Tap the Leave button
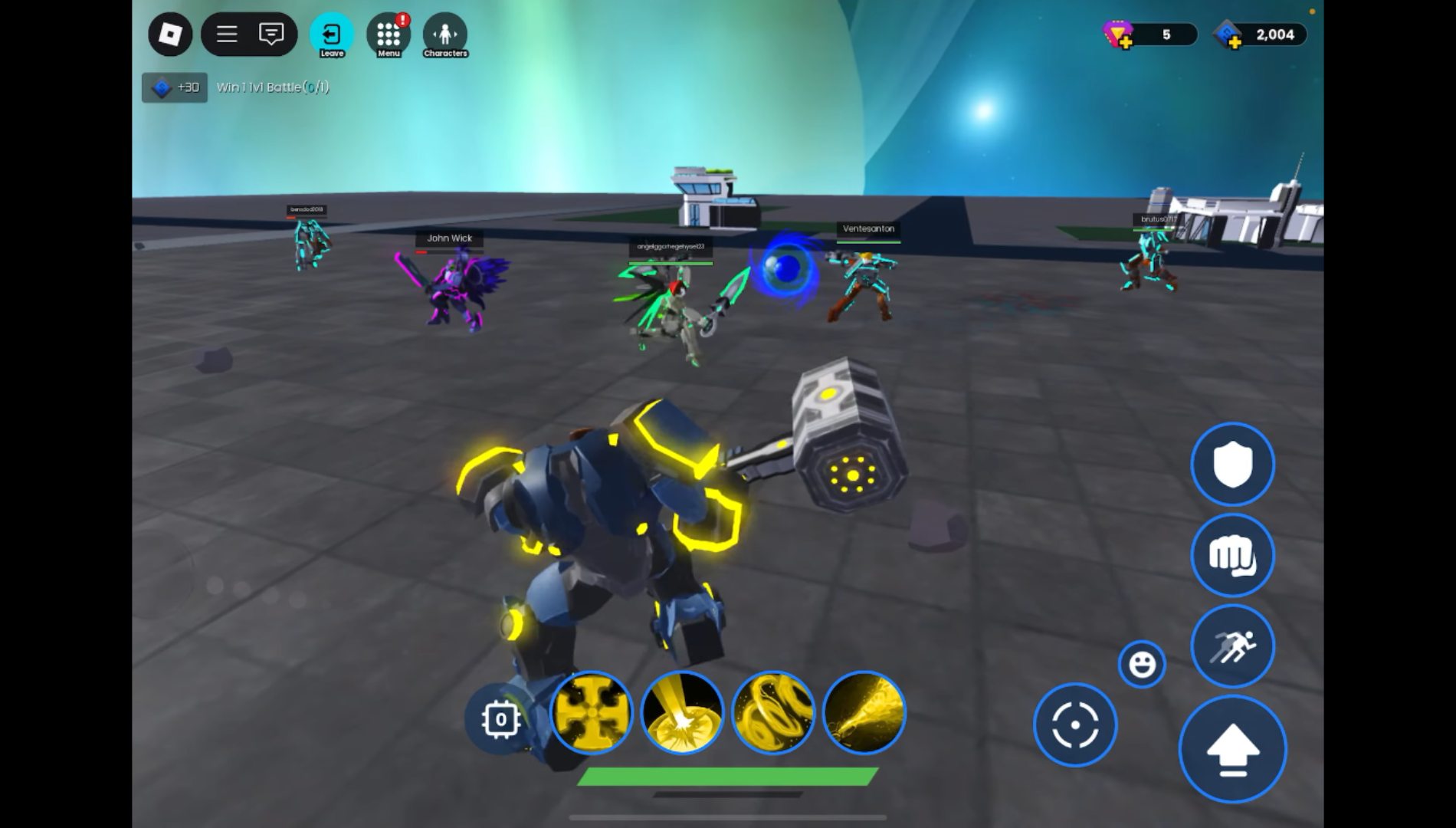This screenshot has height=828, width=1456. coord(332,35)
